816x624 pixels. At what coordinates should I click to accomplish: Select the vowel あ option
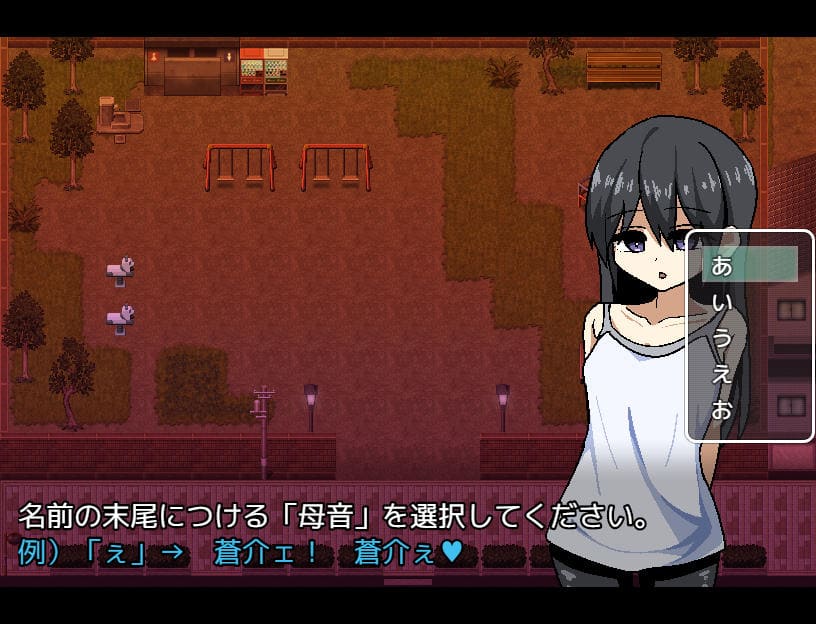749,265
